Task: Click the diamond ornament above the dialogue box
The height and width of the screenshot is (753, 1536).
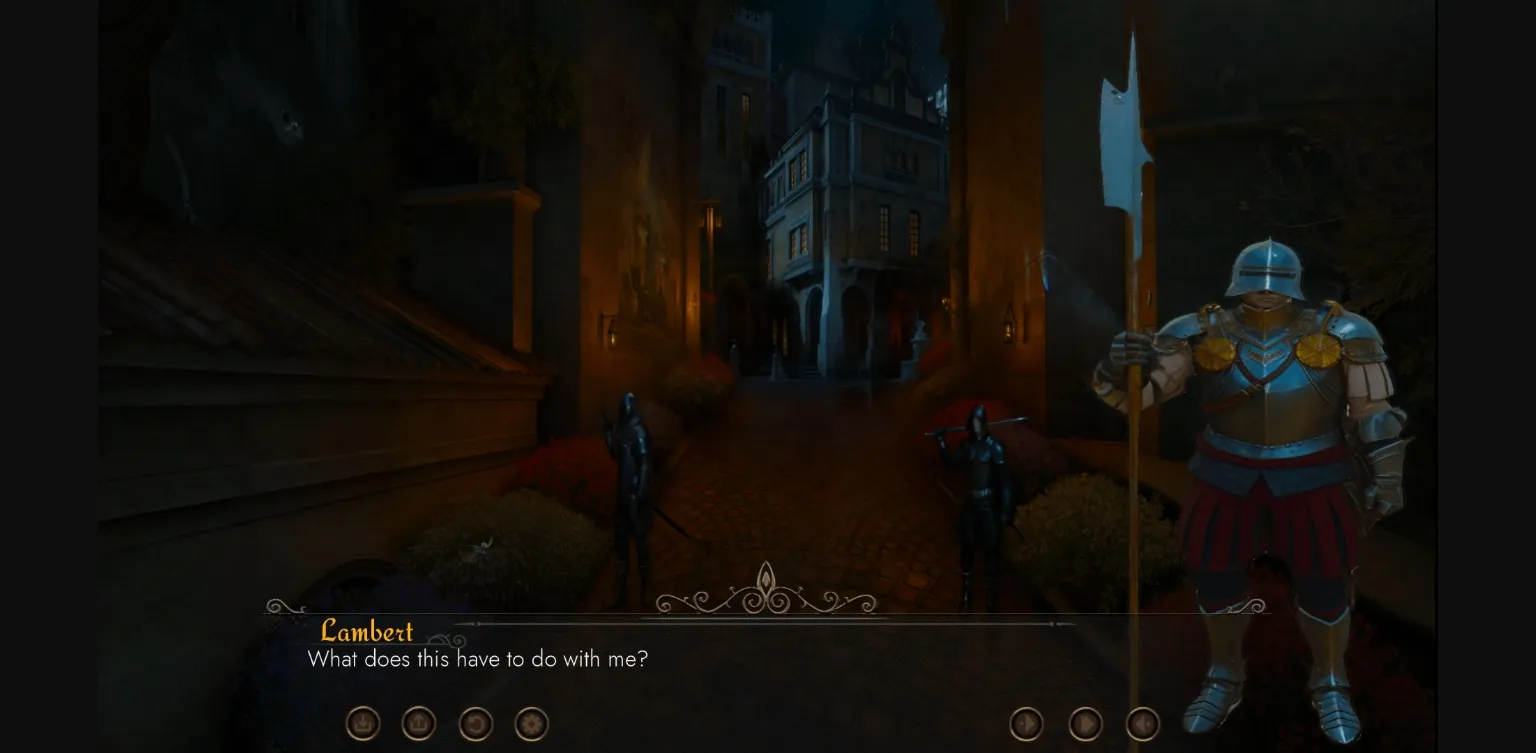Action: tap(766, 578)
